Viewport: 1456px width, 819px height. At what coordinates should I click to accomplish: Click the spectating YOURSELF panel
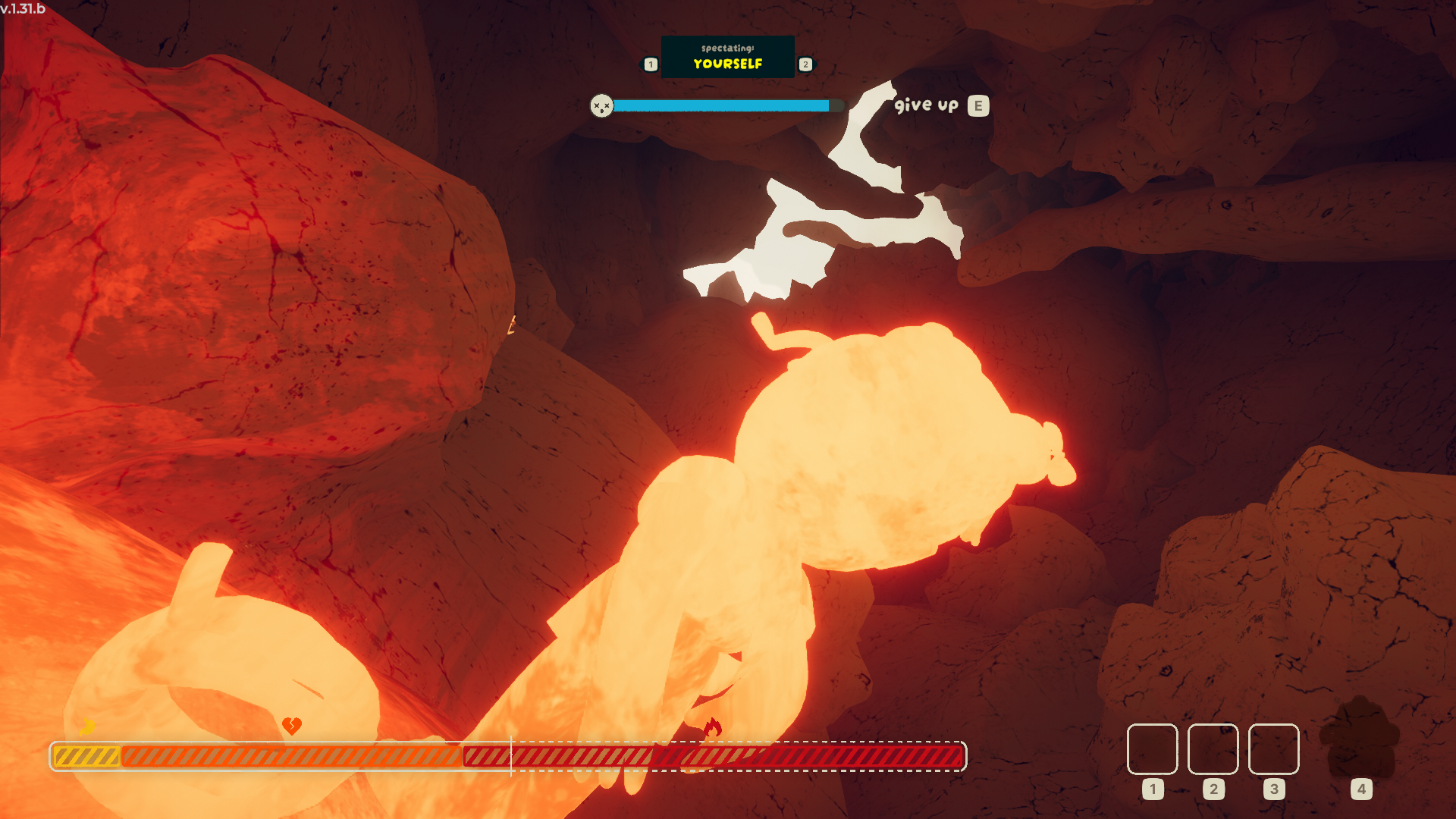coord(727,57)
